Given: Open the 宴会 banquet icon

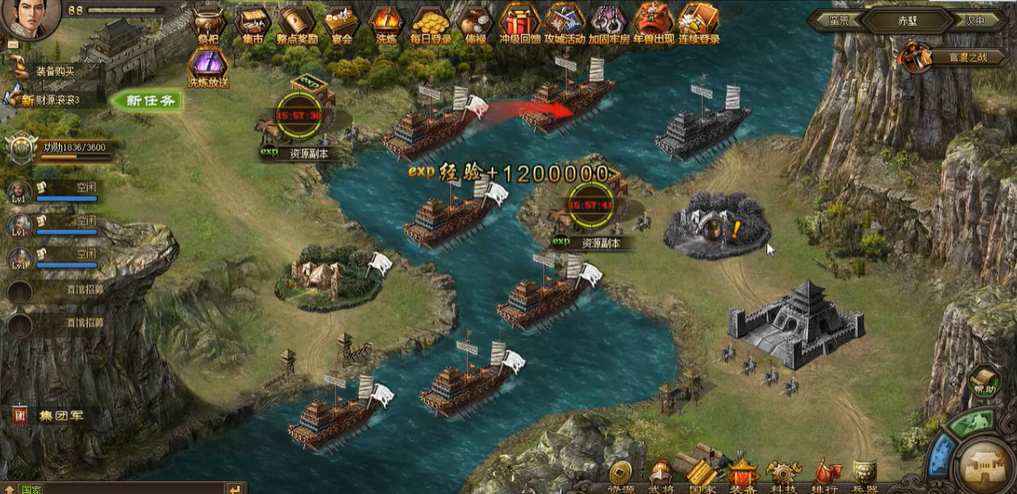Looking at the screenshot, I should pyautogui.click(x=342, y=22).
